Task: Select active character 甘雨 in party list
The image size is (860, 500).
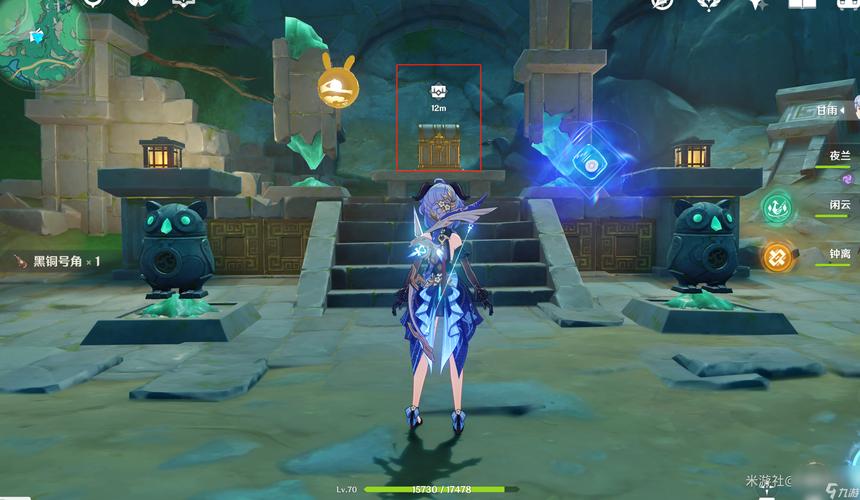Action: [x=828, y=112]
